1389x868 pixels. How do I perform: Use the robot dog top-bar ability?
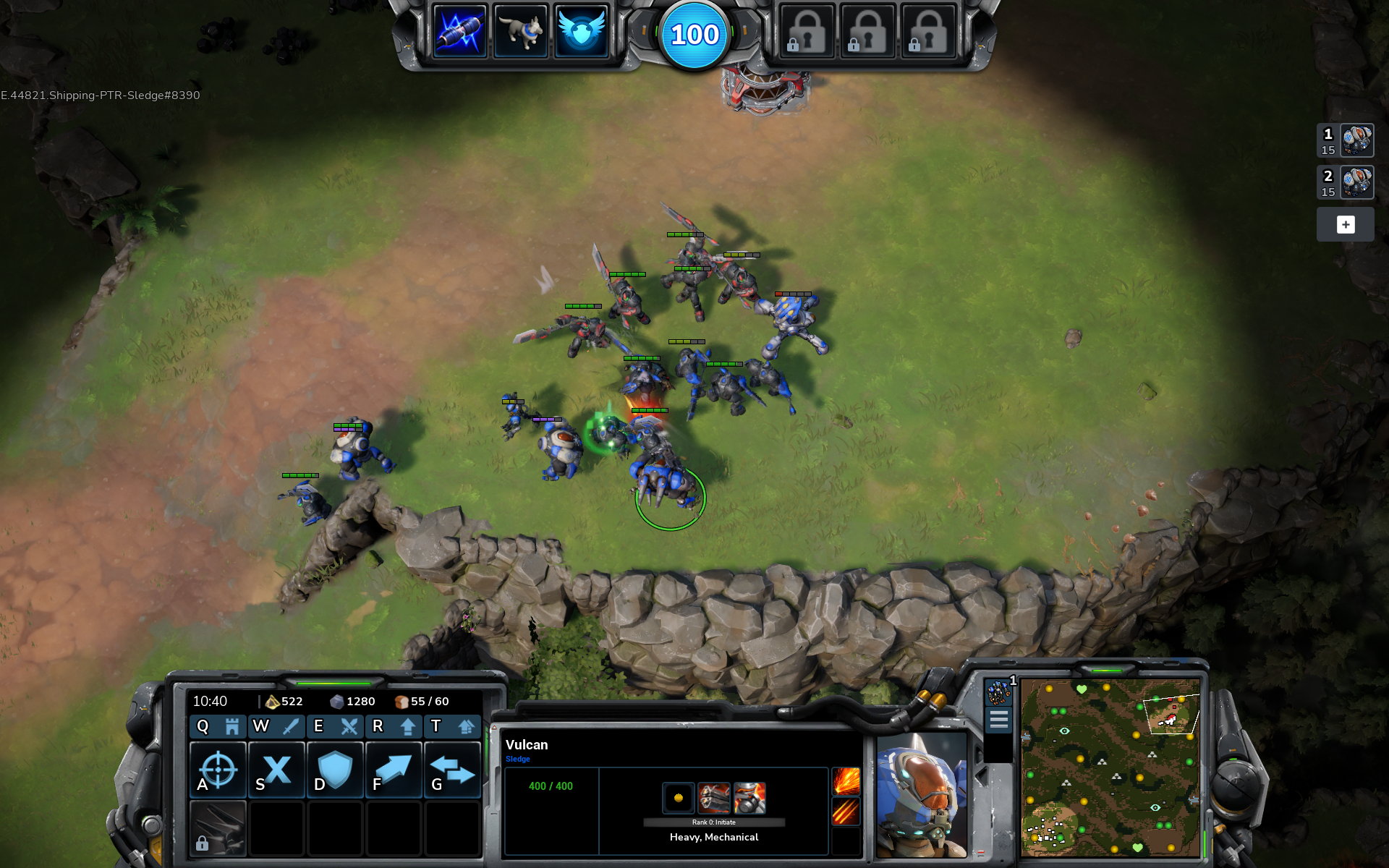(520, 31)
